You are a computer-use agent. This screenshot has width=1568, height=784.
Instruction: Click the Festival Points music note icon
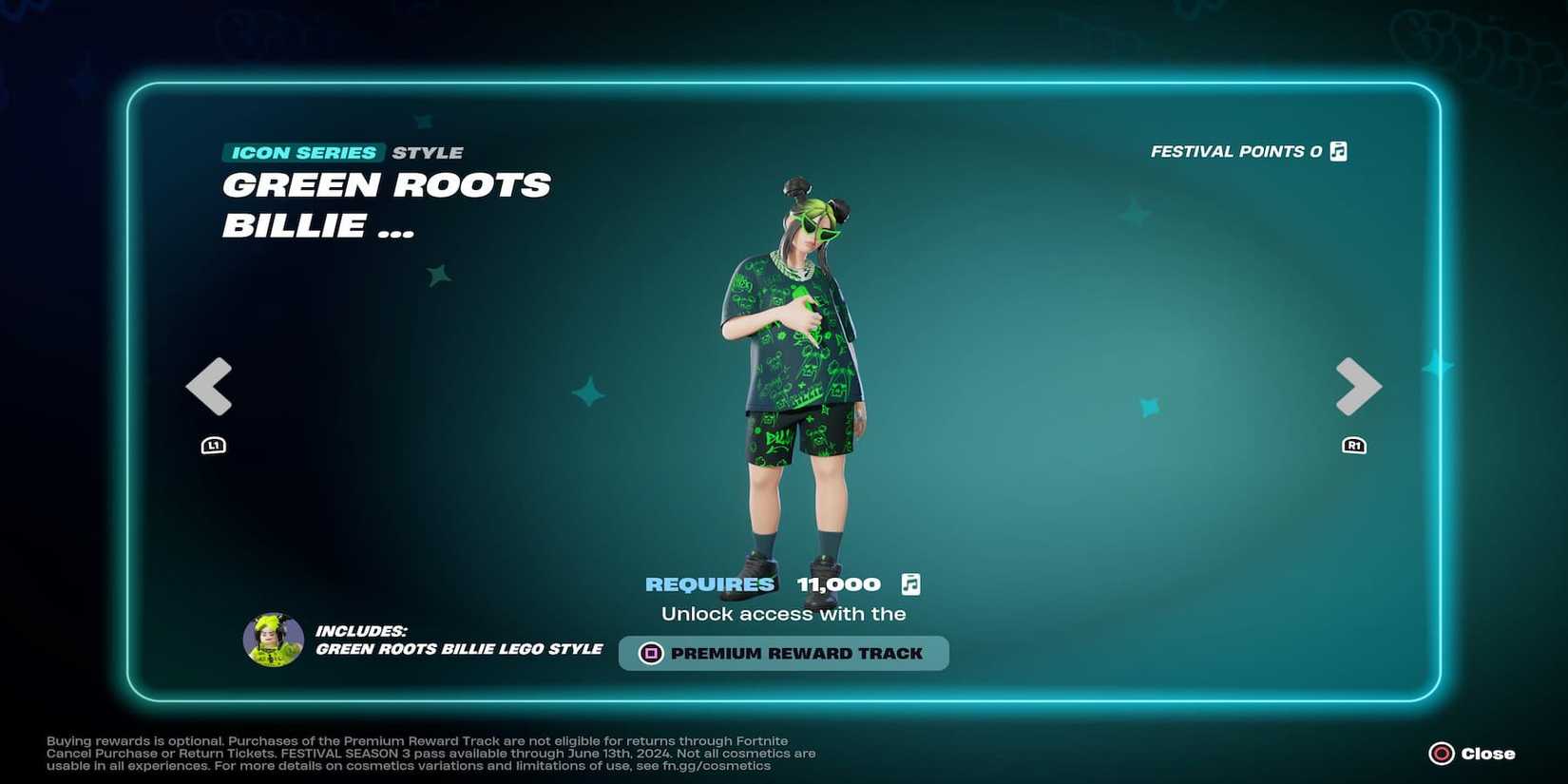[x=1338, y=150]
